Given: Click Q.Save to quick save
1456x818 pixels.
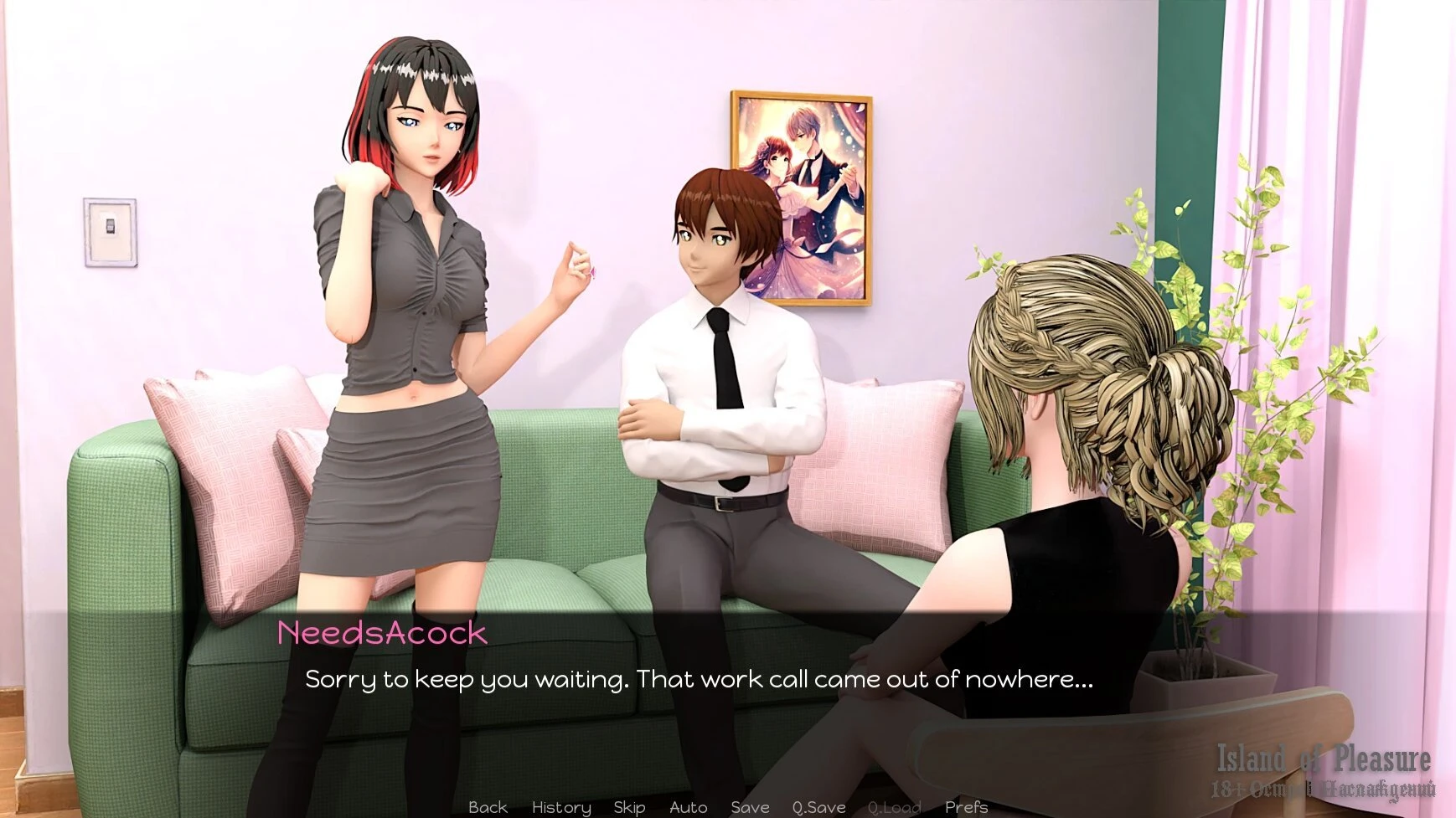Looking at the screenshot, I should pos(818,807).
